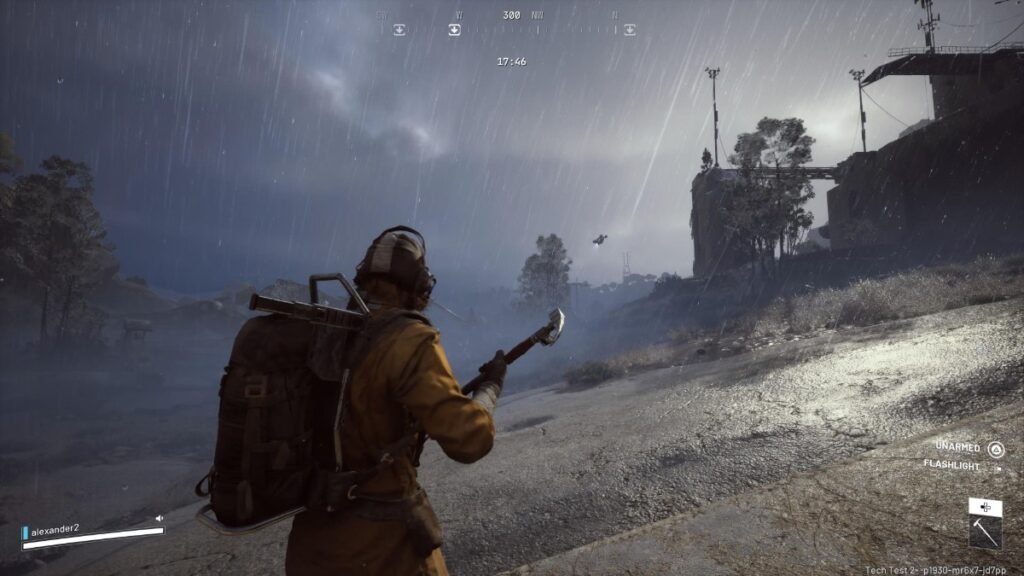Select the white medical cross item slot
The height and width of the screenshot is (576, 1024).
[985, 507]
